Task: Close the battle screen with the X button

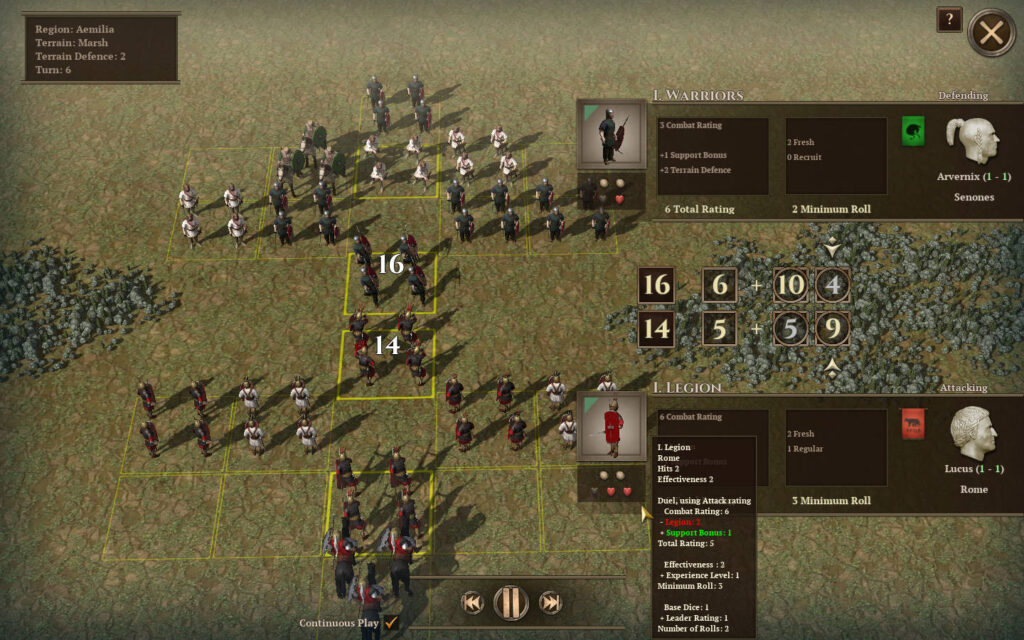Action: click(991, 33)
